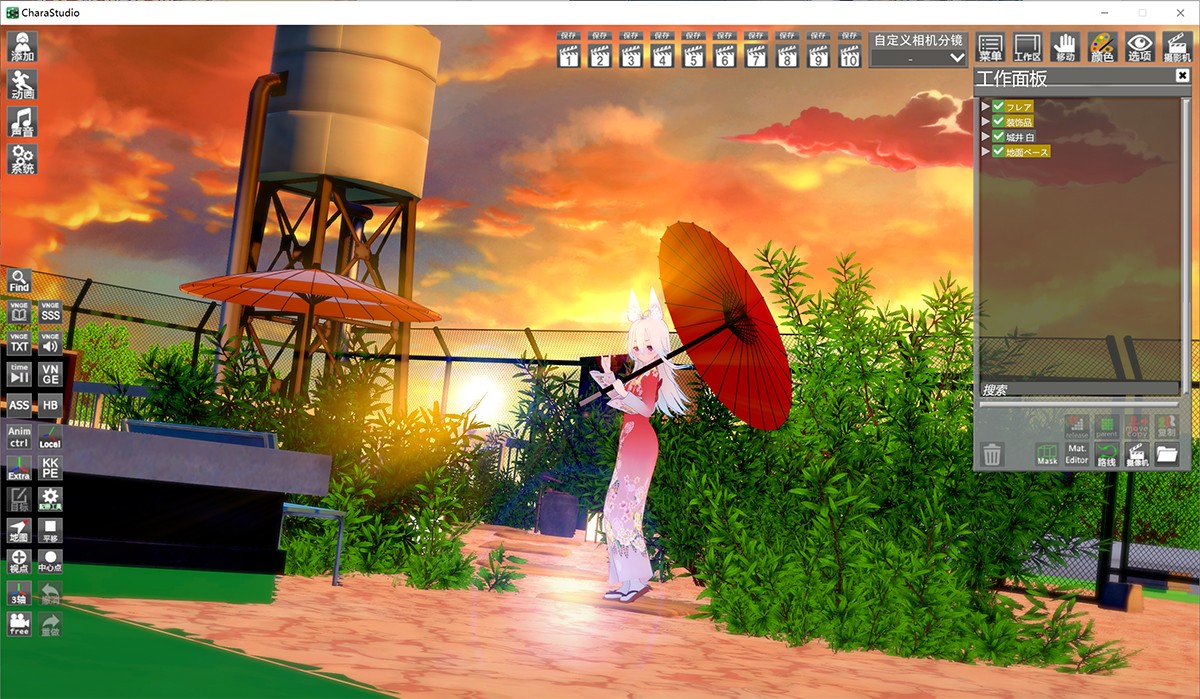
Task: Open the 声音 sound panel
Action: tap(22, 122)
